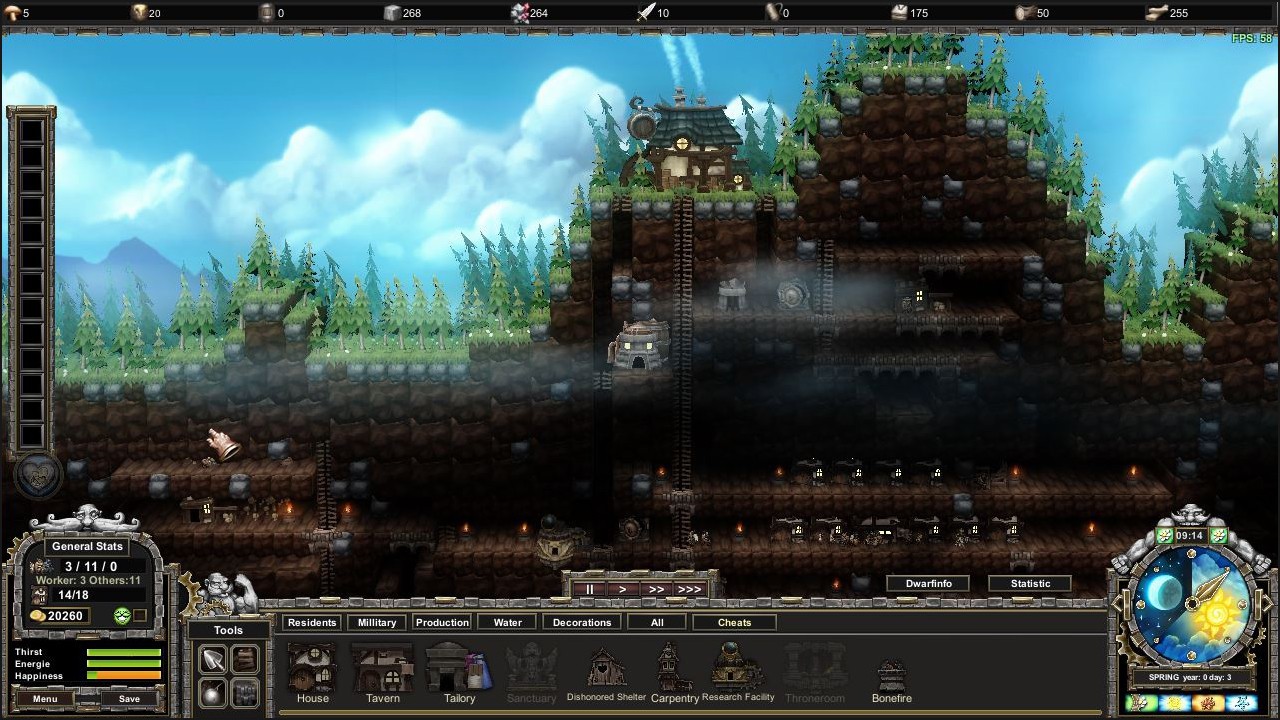1280x720 pixels.
Task: Select the Bonefire building
Action: (891, 670)
